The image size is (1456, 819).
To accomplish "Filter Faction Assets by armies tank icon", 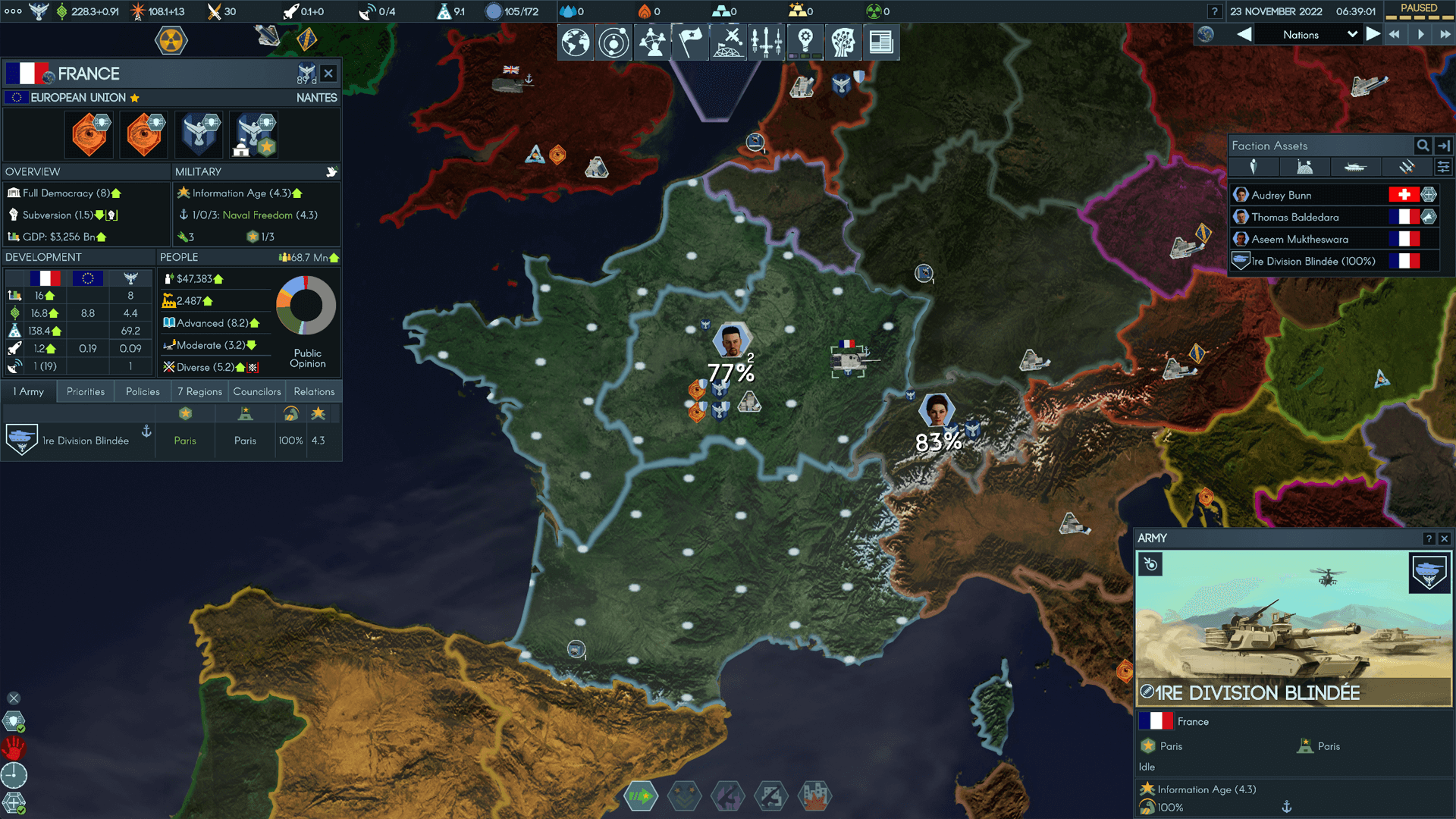I will click(x=1356, y=167).
